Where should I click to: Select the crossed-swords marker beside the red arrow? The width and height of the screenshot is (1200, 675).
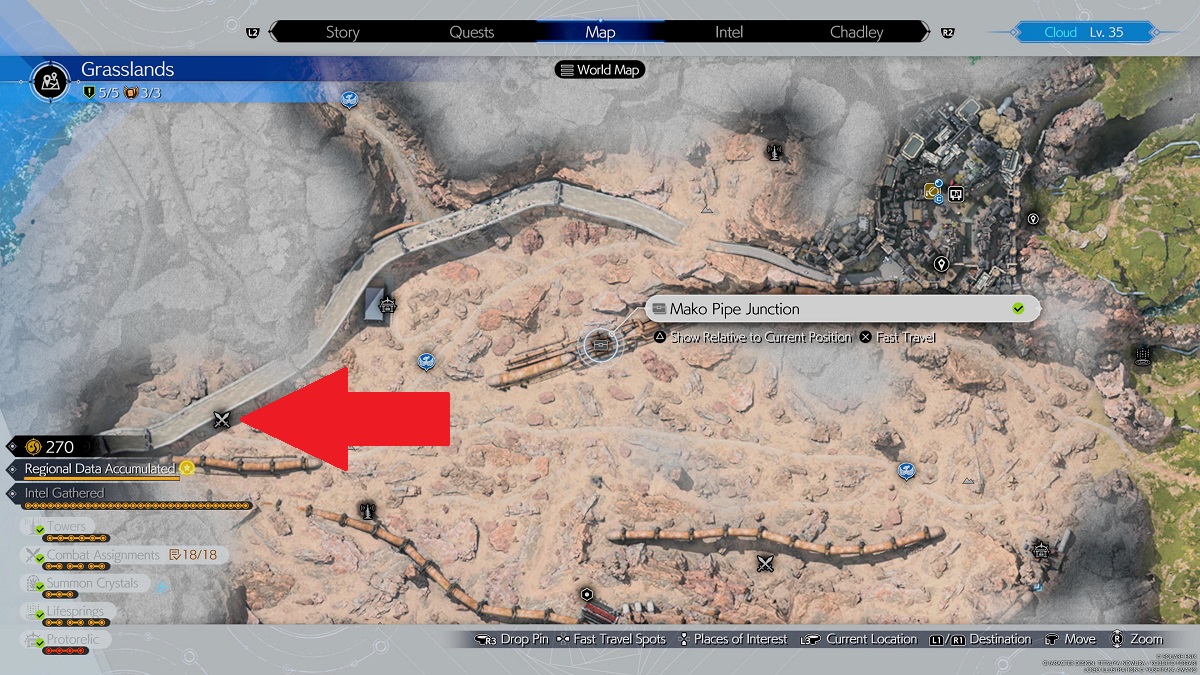tap(222, 420)
